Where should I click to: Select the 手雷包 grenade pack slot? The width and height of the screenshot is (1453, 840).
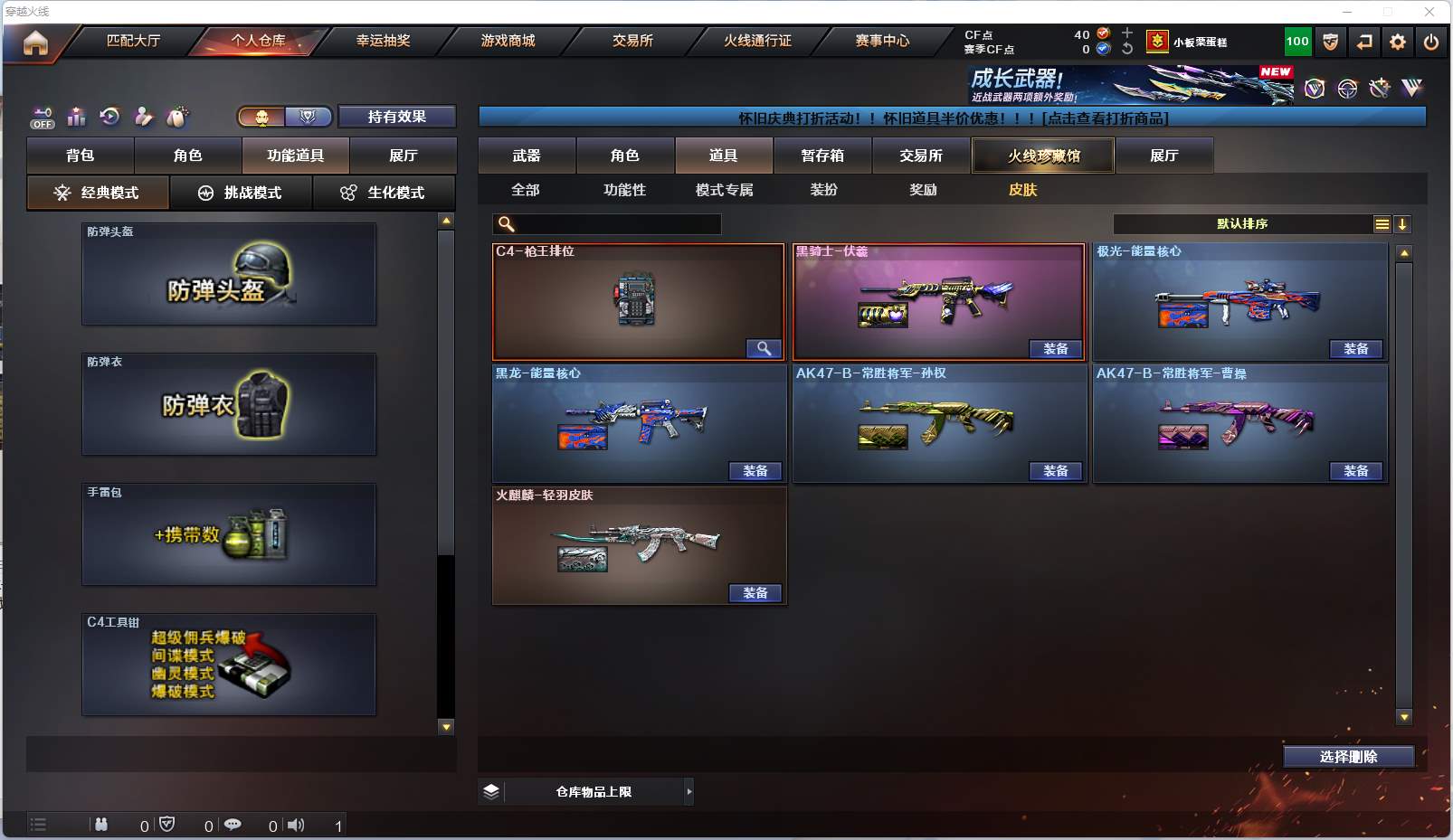[x=229, y=534]
